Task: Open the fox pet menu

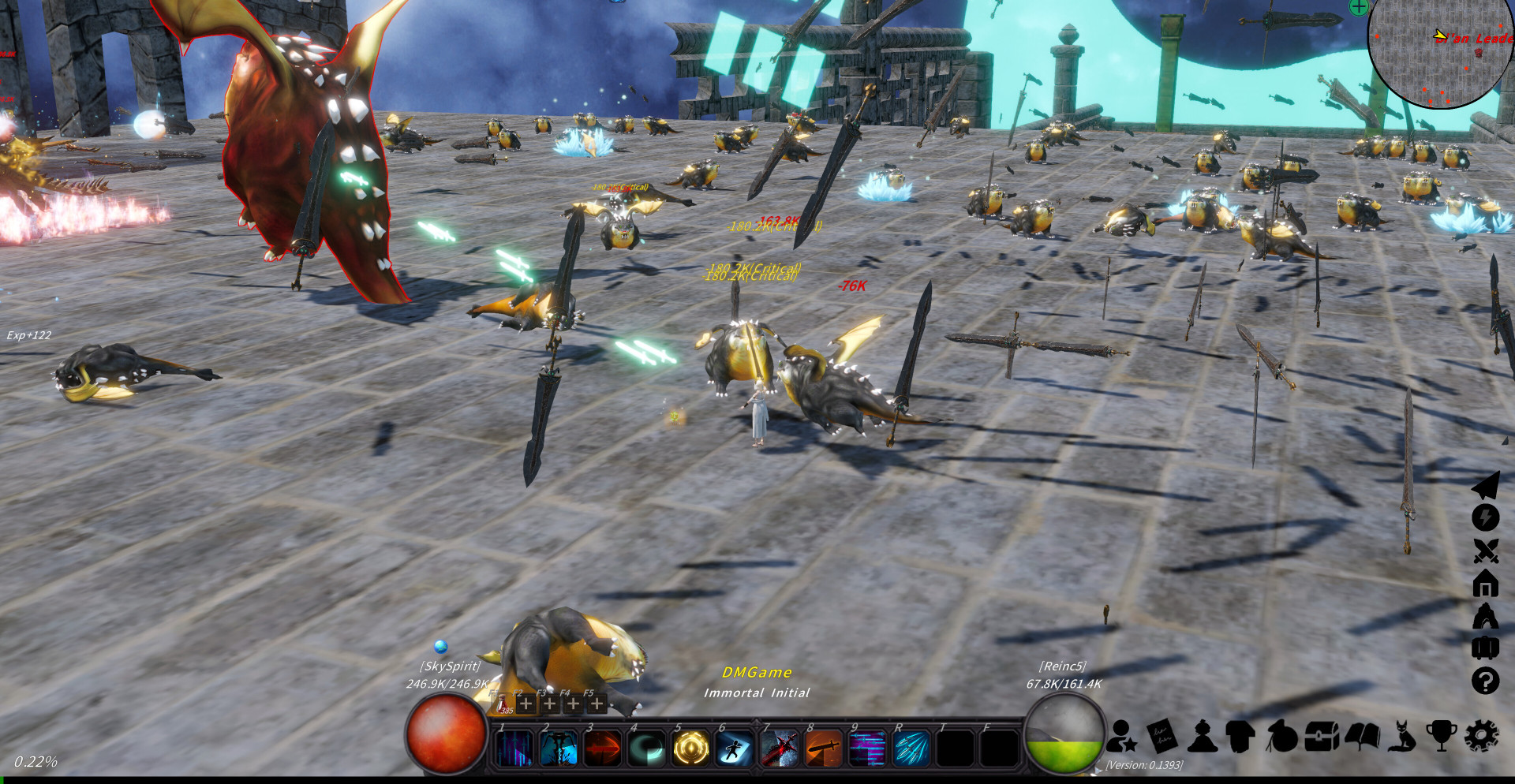Action: 1402,735
